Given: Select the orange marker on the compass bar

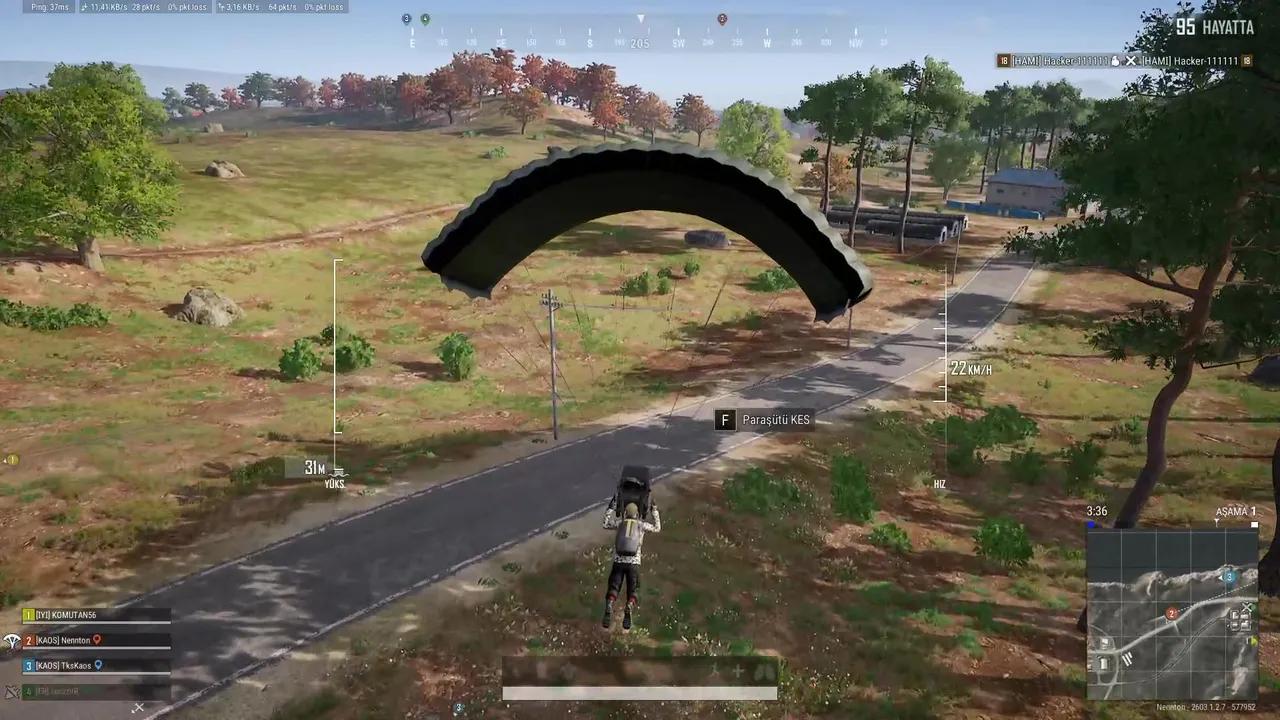Looking at the screenshot, I should click(722, 18).
